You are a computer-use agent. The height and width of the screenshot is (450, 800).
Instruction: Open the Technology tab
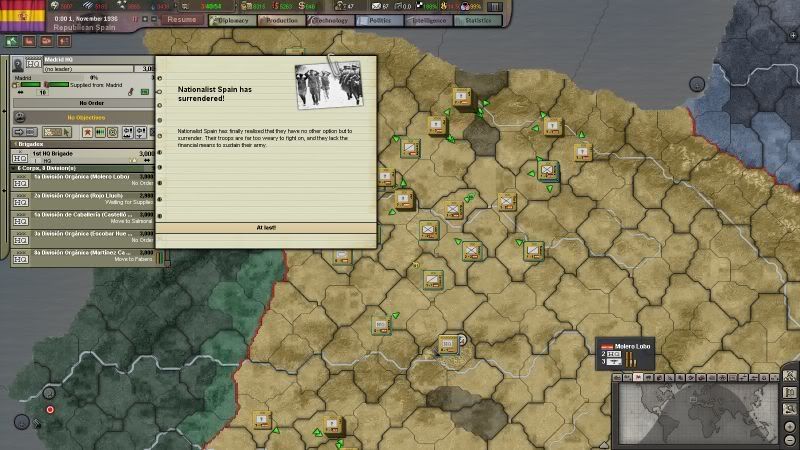[x=330, y=19]
